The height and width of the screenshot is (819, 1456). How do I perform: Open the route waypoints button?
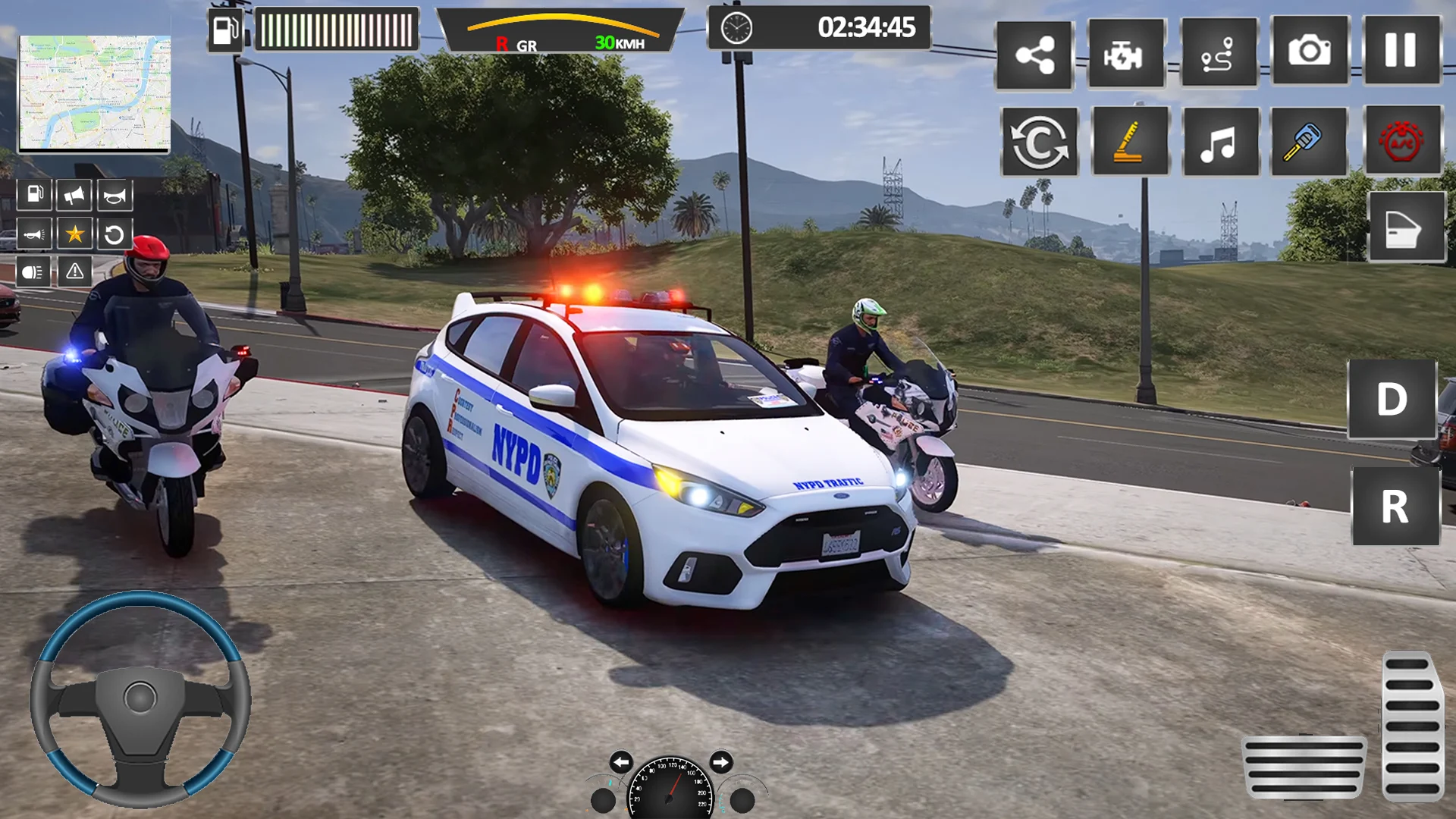[x=1218, y=55]
